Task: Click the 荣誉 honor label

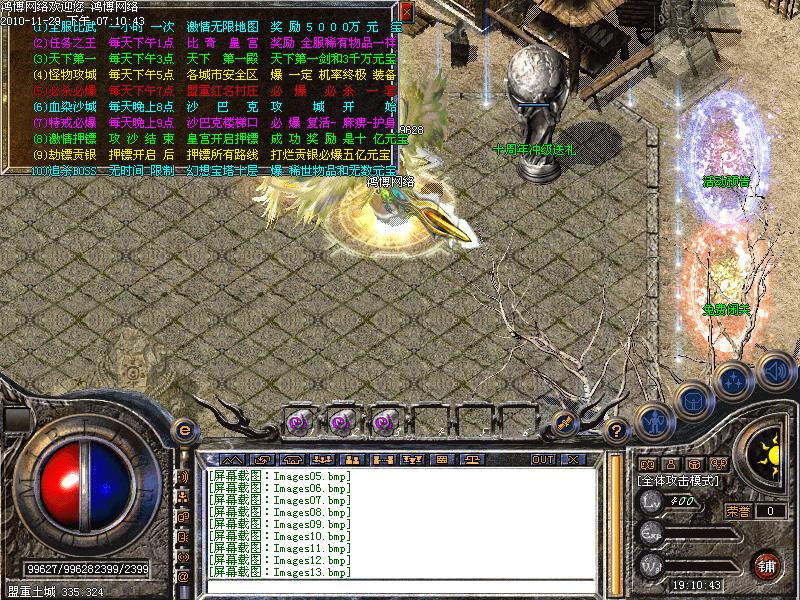Action: pos(738,511)
